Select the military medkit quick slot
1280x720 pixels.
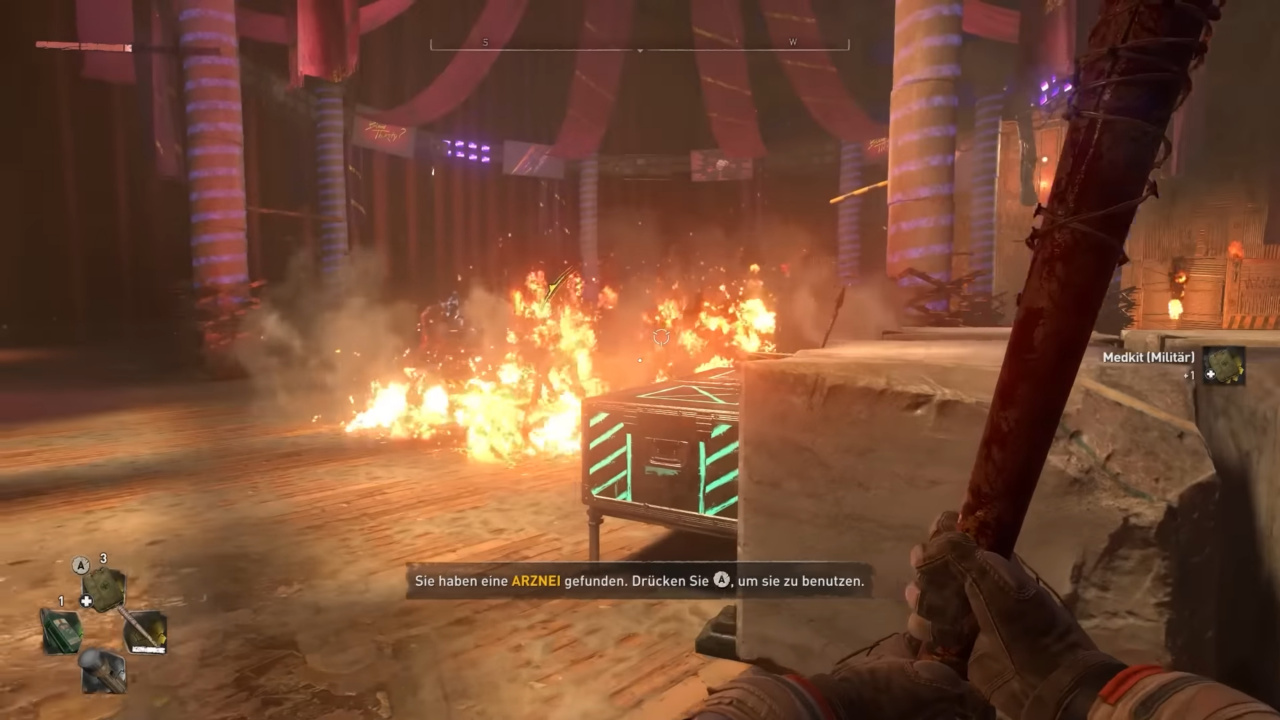[103, 589]
